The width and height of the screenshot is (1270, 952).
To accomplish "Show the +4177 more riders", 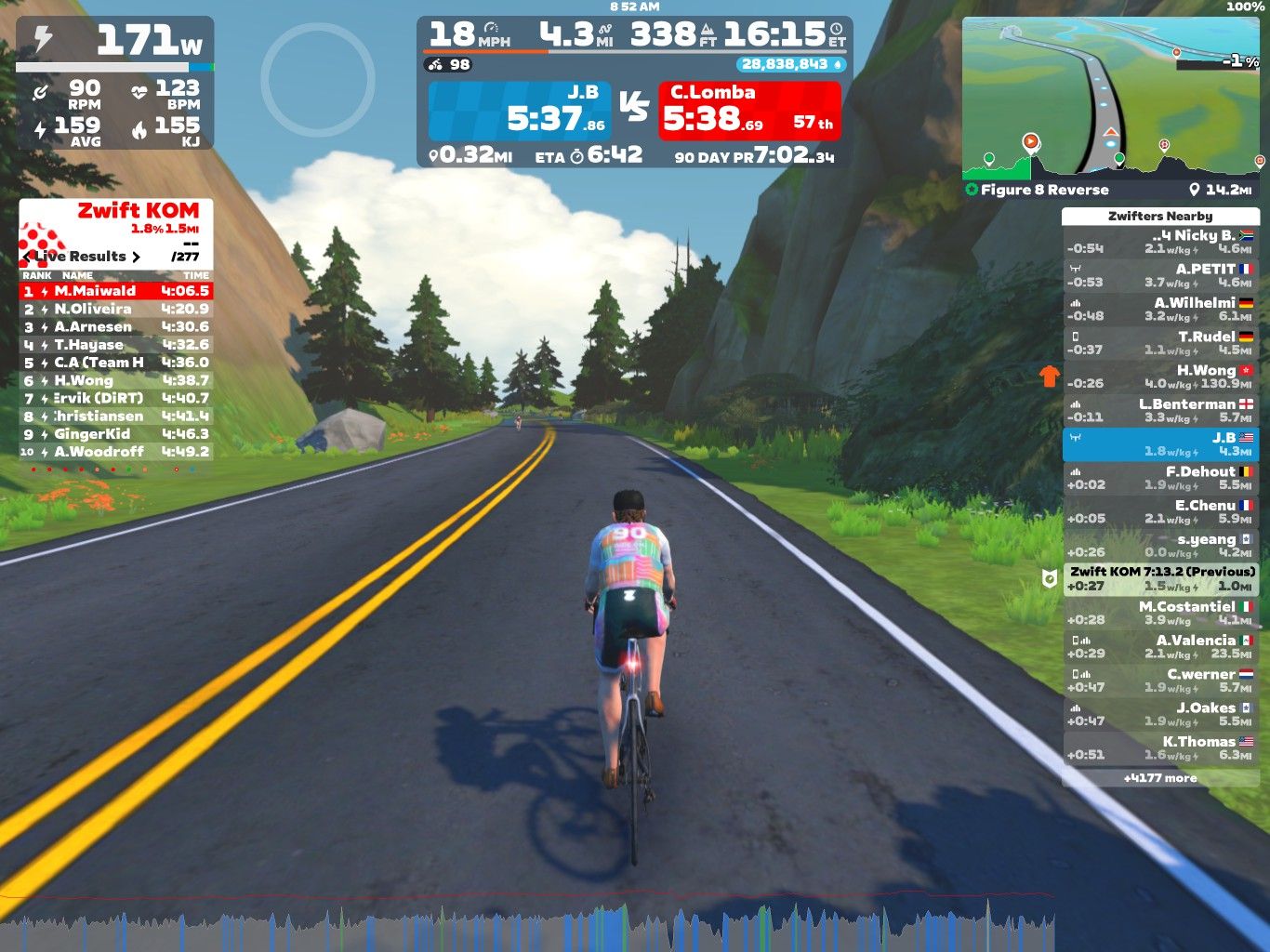I will point(1160,778).
